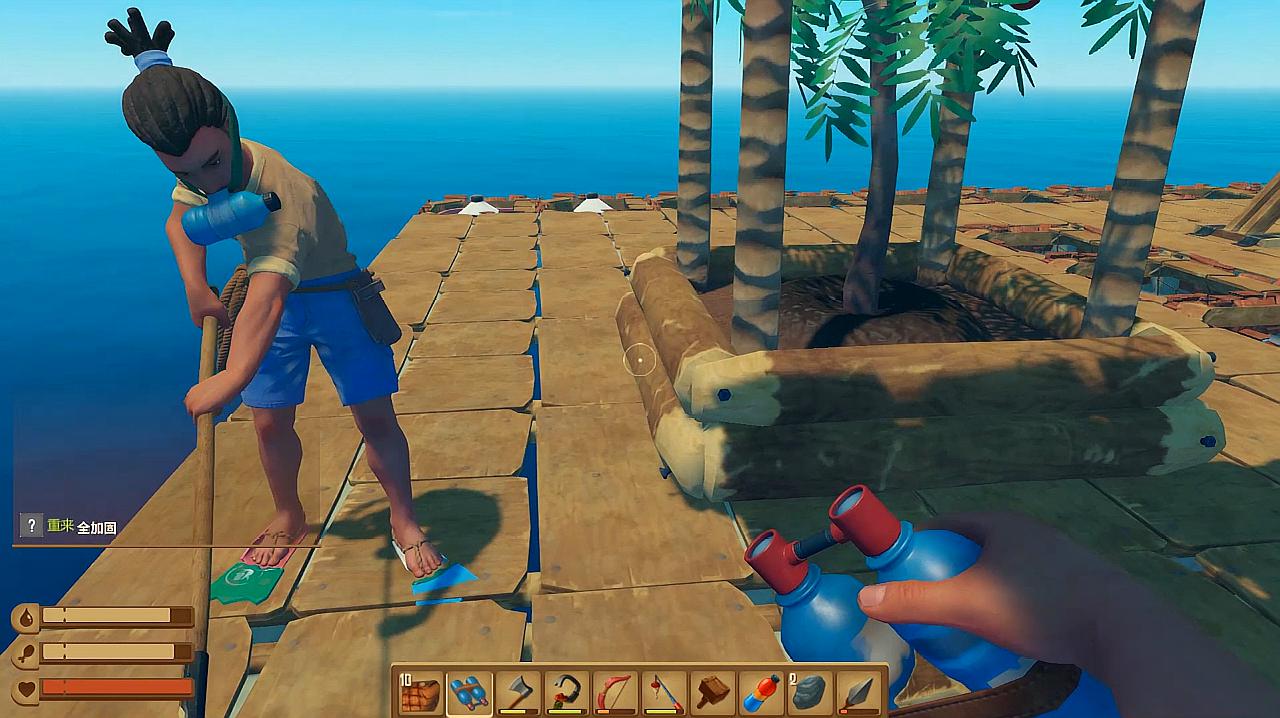
Task: Choose the red and blue water bottle
Action: pyautogui.click(x=761, y=692)
